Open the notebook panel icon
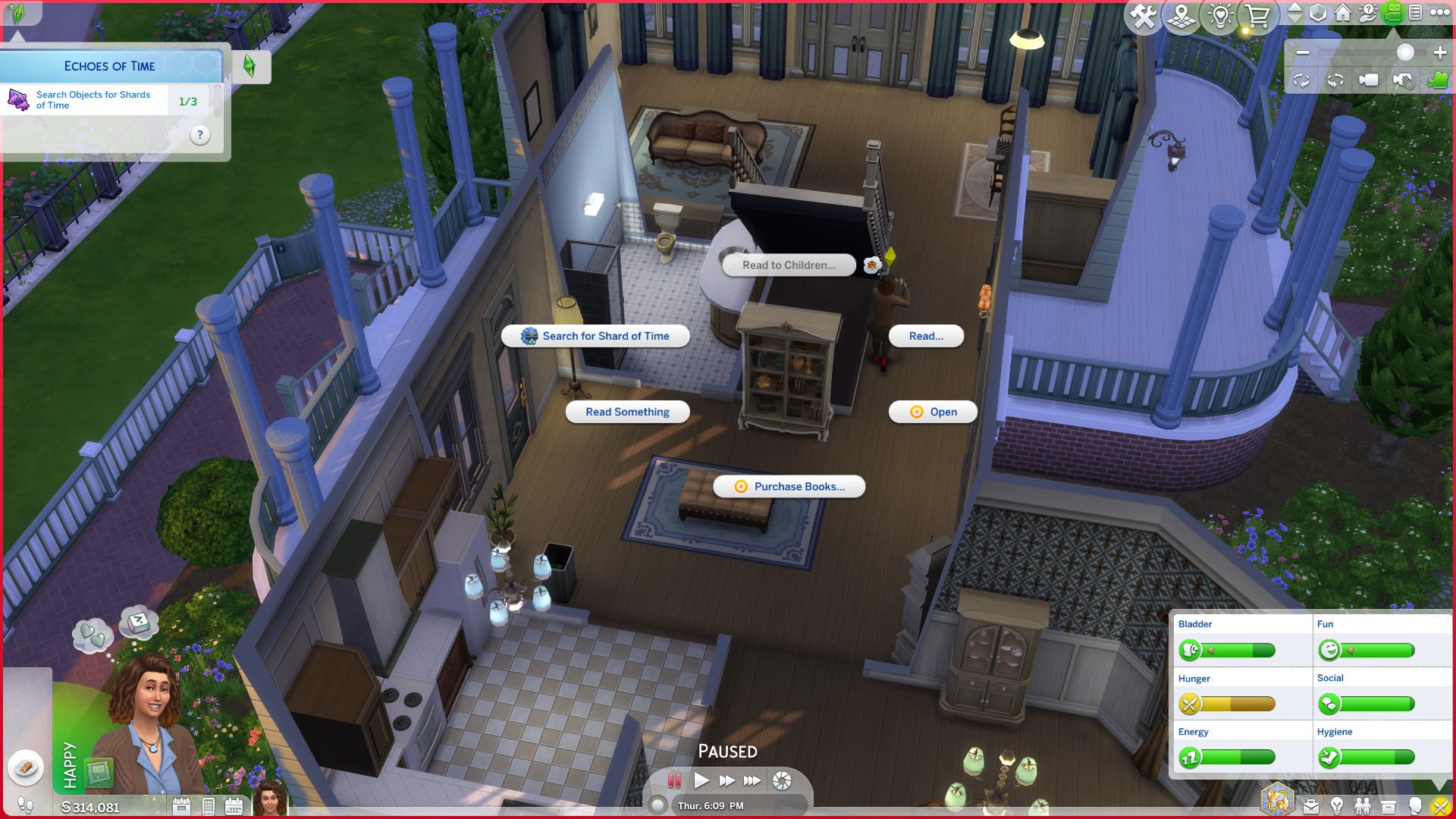The height and width of the screenshot is (819, 1456). pyautogui.click(x=1415, y=13)
